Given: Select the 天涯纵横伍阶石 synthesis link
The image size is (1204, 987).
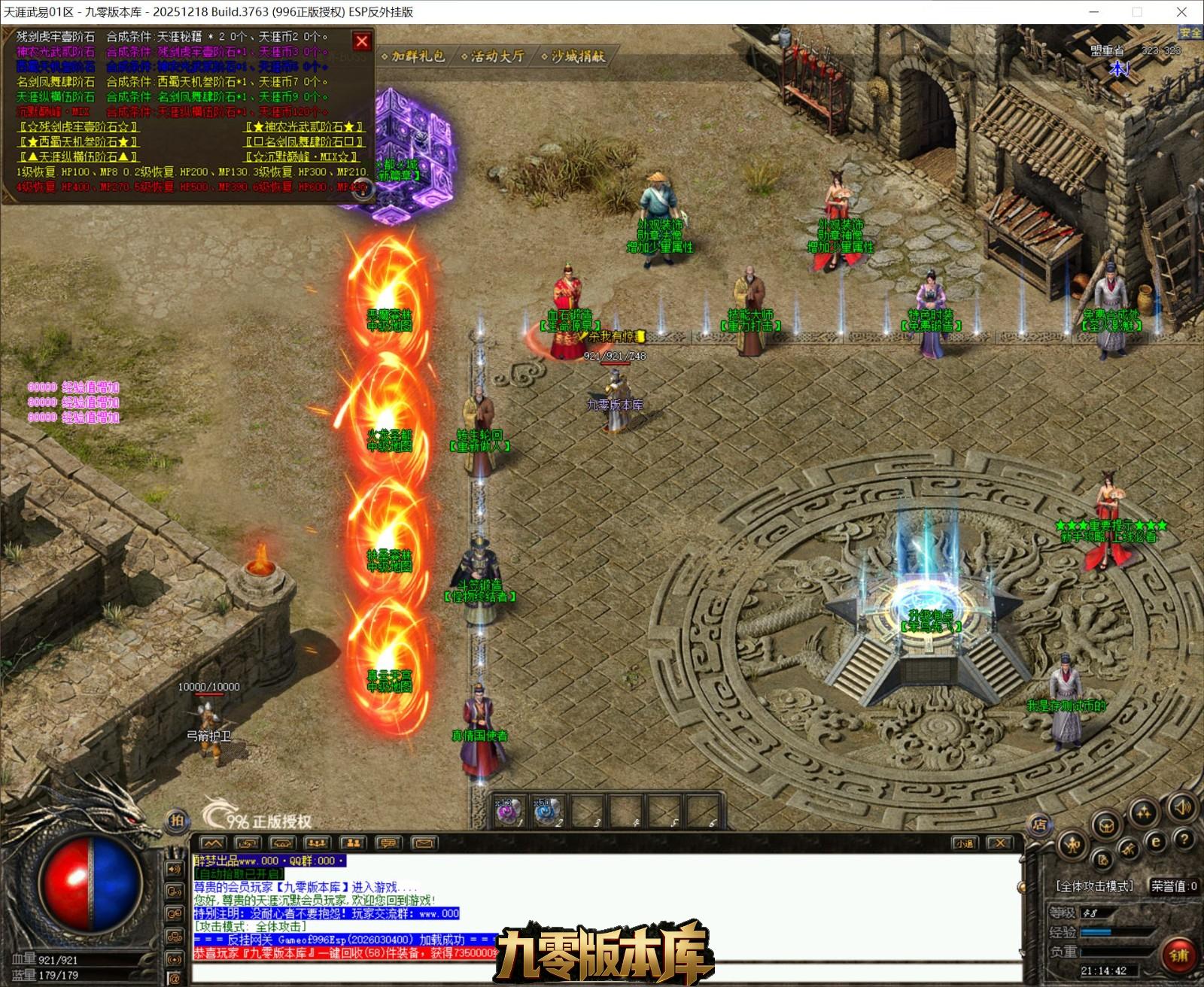Looking at the screenshot, I should [x=79, y=157].
